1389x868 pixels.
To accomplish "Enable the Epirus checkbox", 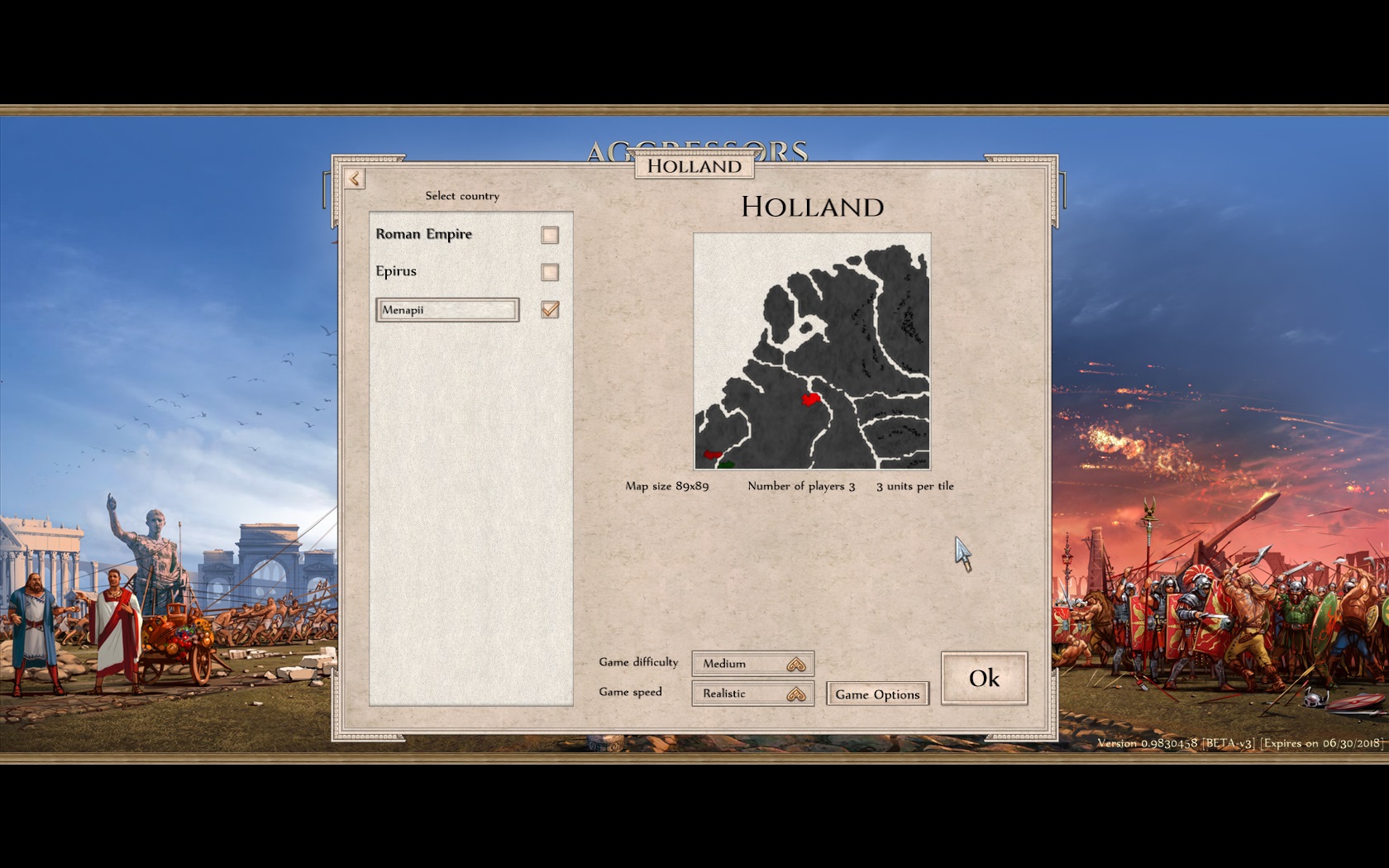I will 549,271.
